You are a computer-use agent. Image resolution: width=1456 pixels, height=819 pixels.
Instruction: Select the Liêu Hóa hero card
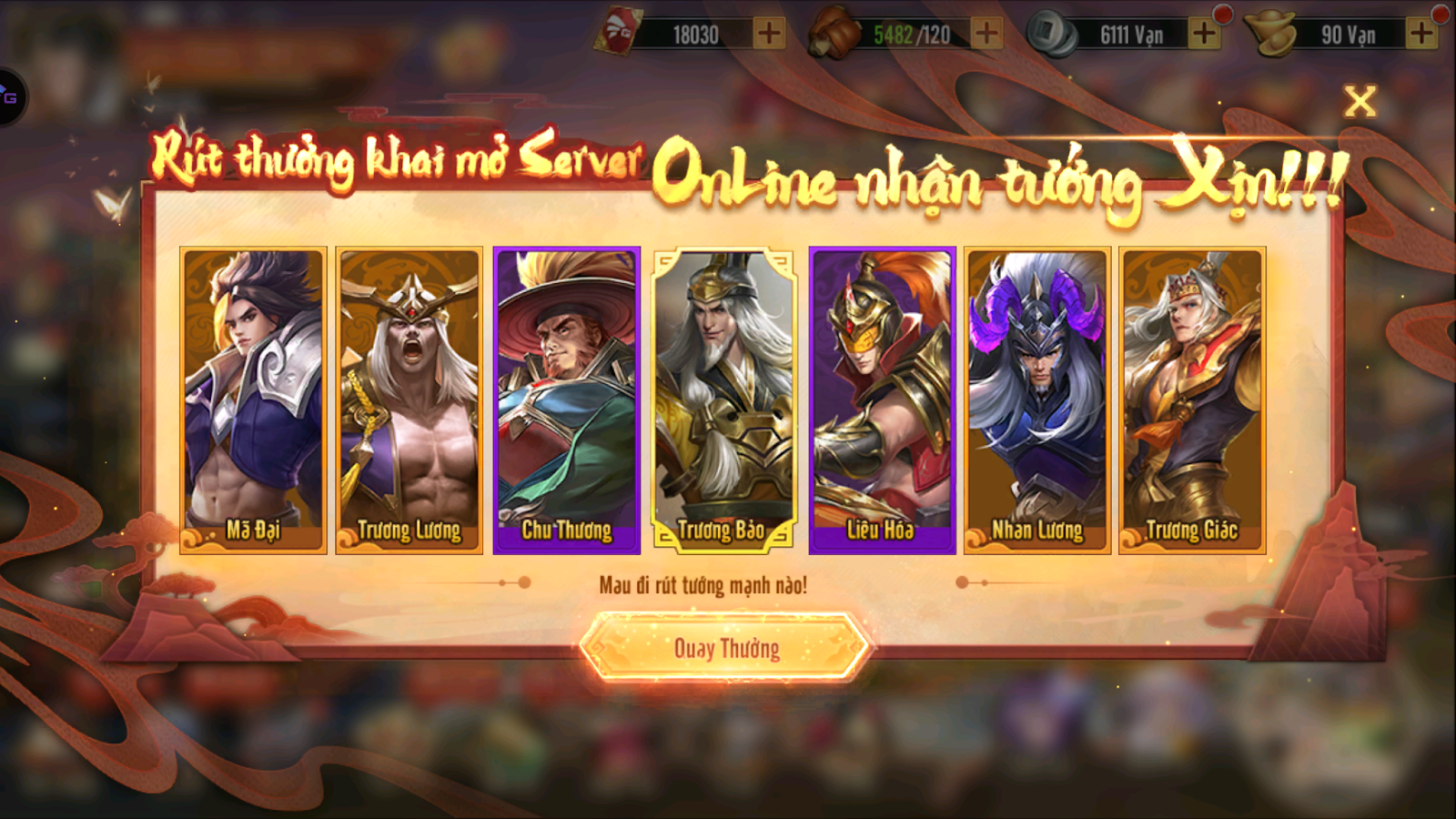click(881, 396)
